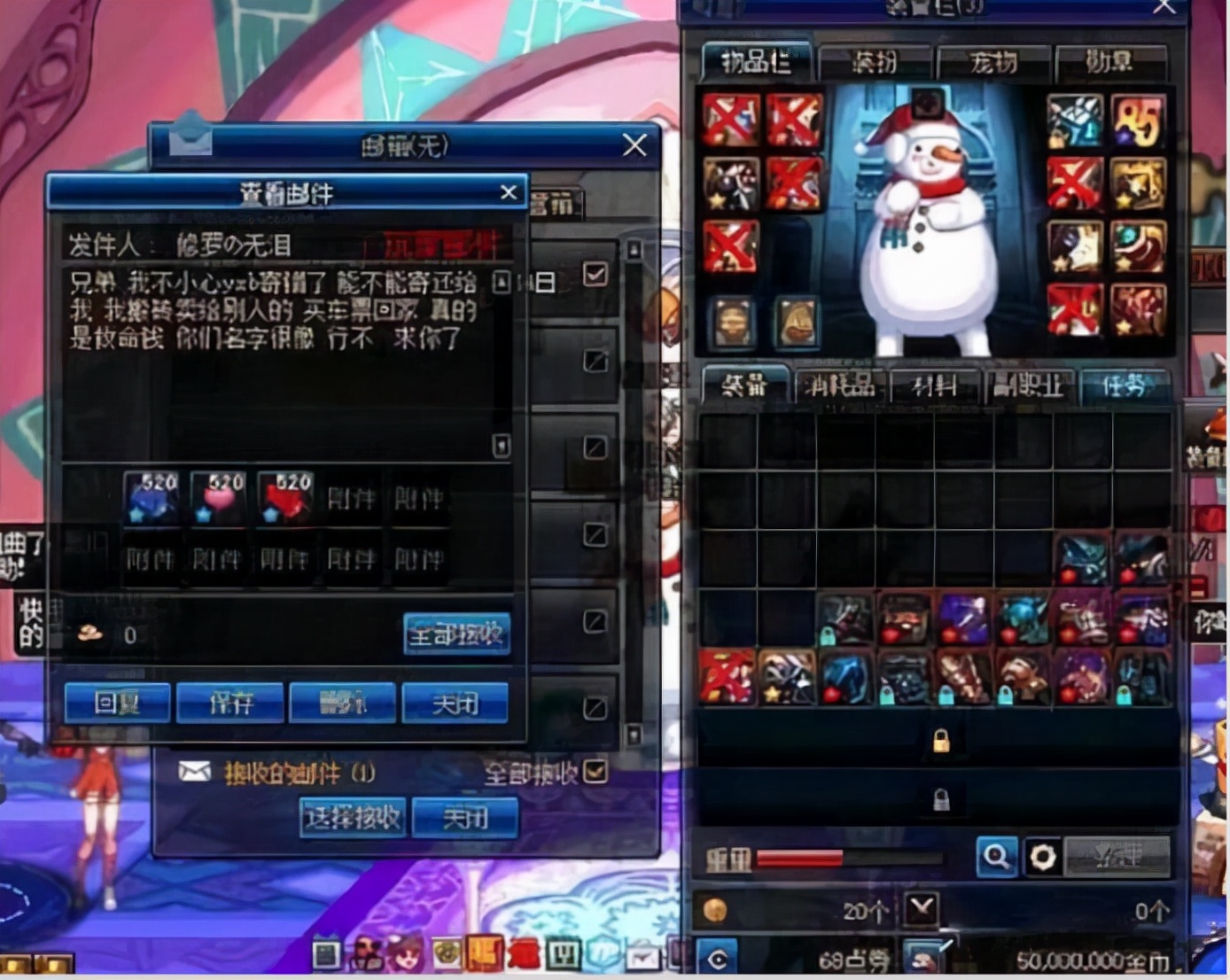Image resolution: width=1230 pixels, height=980 pixels.
Task: Open the 材料 inventory tab
Action: [936, 385]
